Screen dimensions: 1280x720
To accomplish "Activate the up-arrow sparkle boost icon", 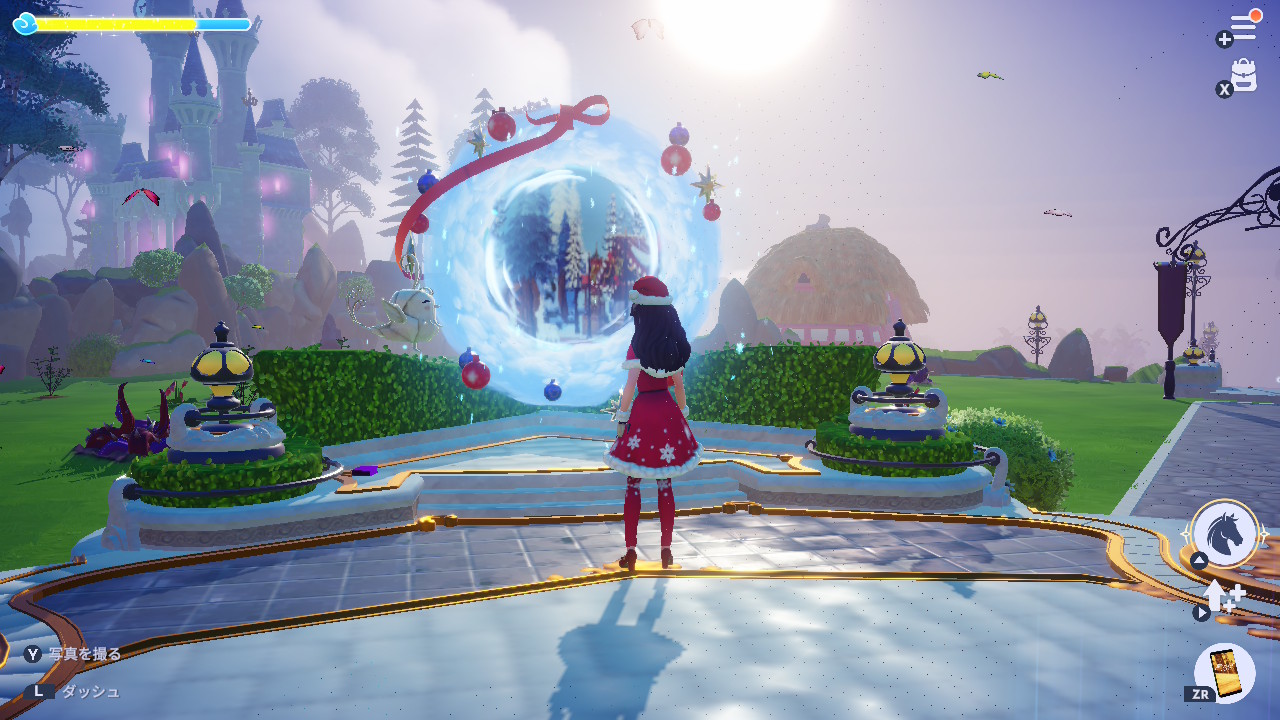I will click(x=1222, y=596).
